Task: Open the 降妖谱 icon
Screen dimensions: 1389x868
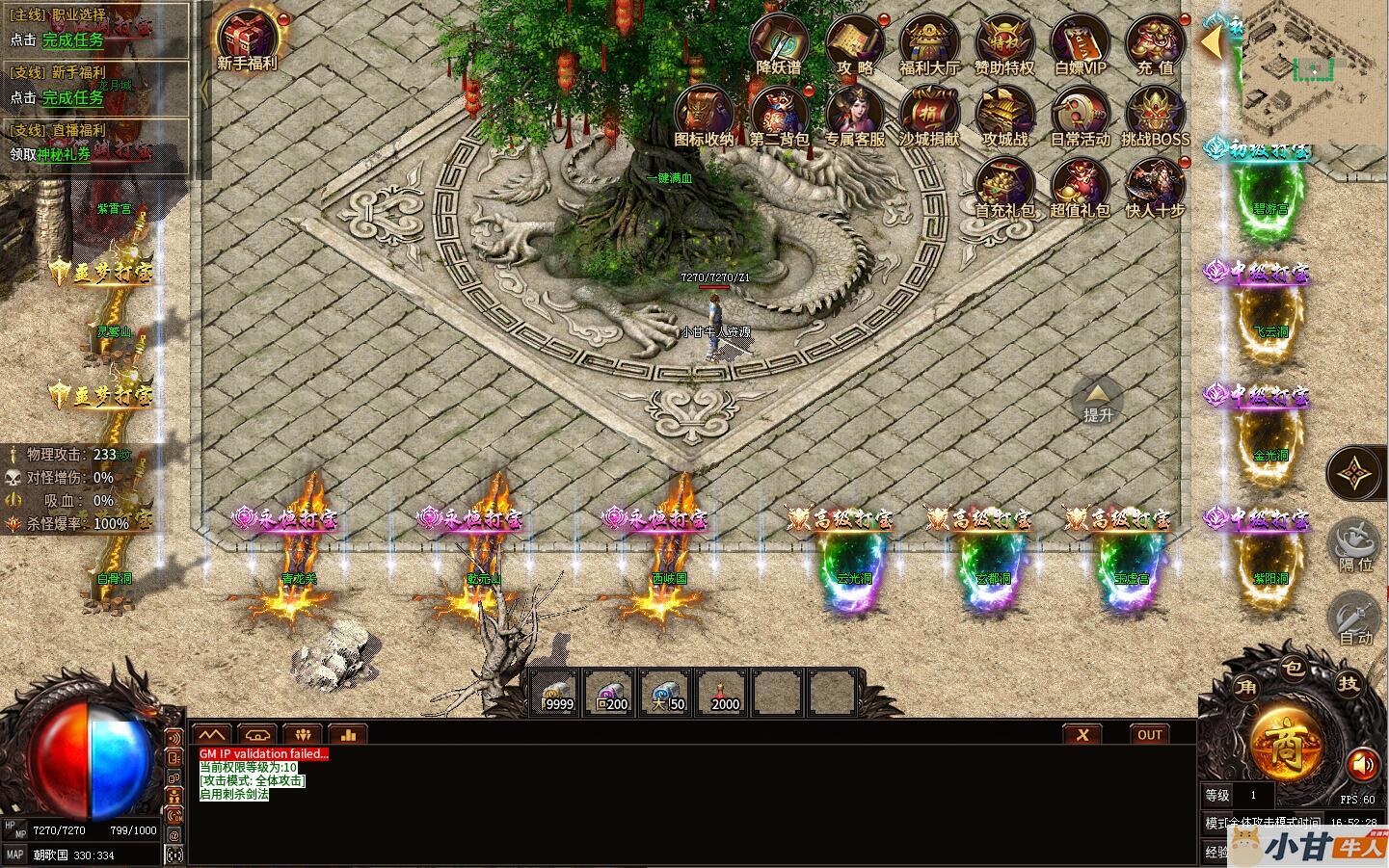Action: coord(779,42)
